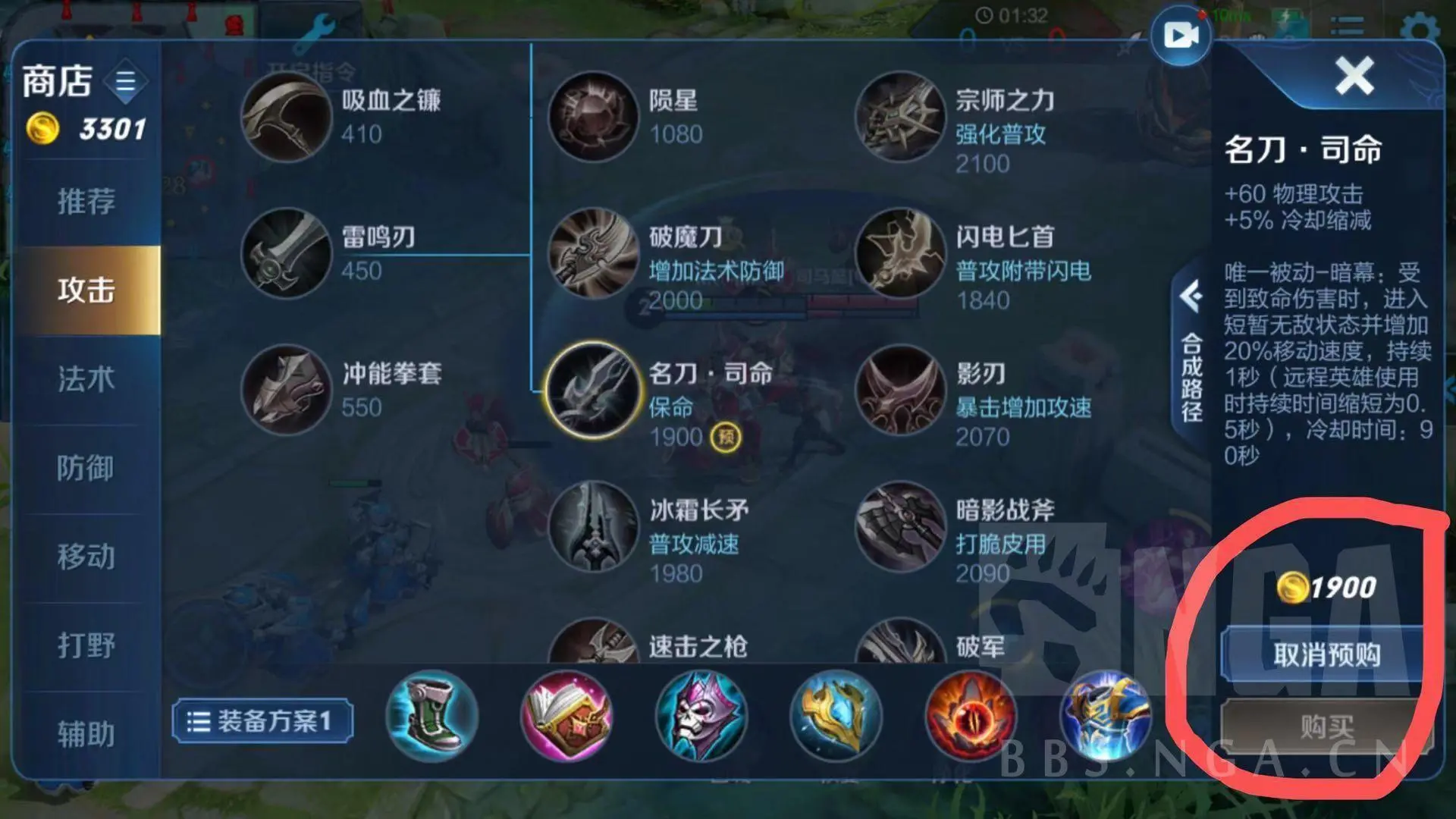This screenshot has width=1456, height=819.
Task: Select the 吸血之镰 item icon
Action: pos(287,118)
